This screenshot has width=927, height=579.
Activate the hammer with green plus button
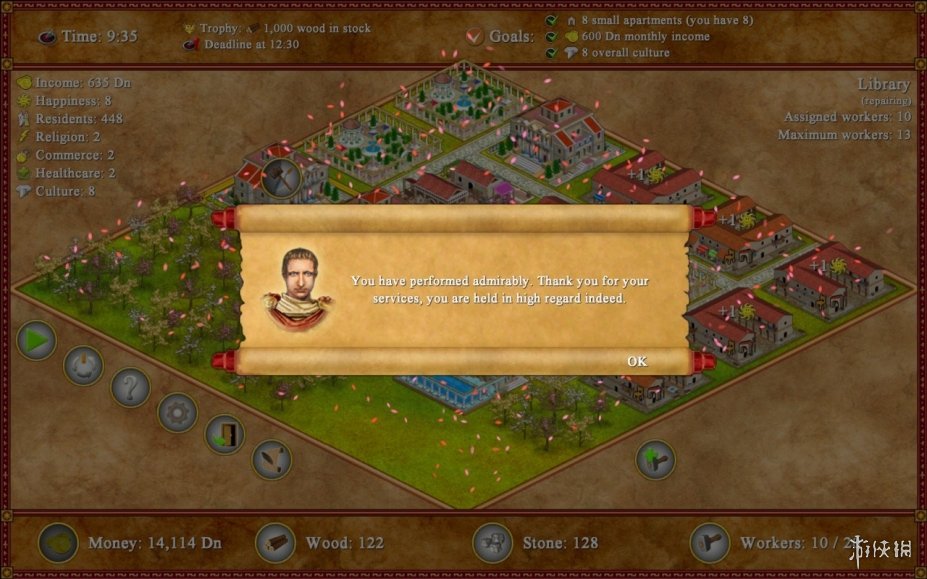pos(656,459)
